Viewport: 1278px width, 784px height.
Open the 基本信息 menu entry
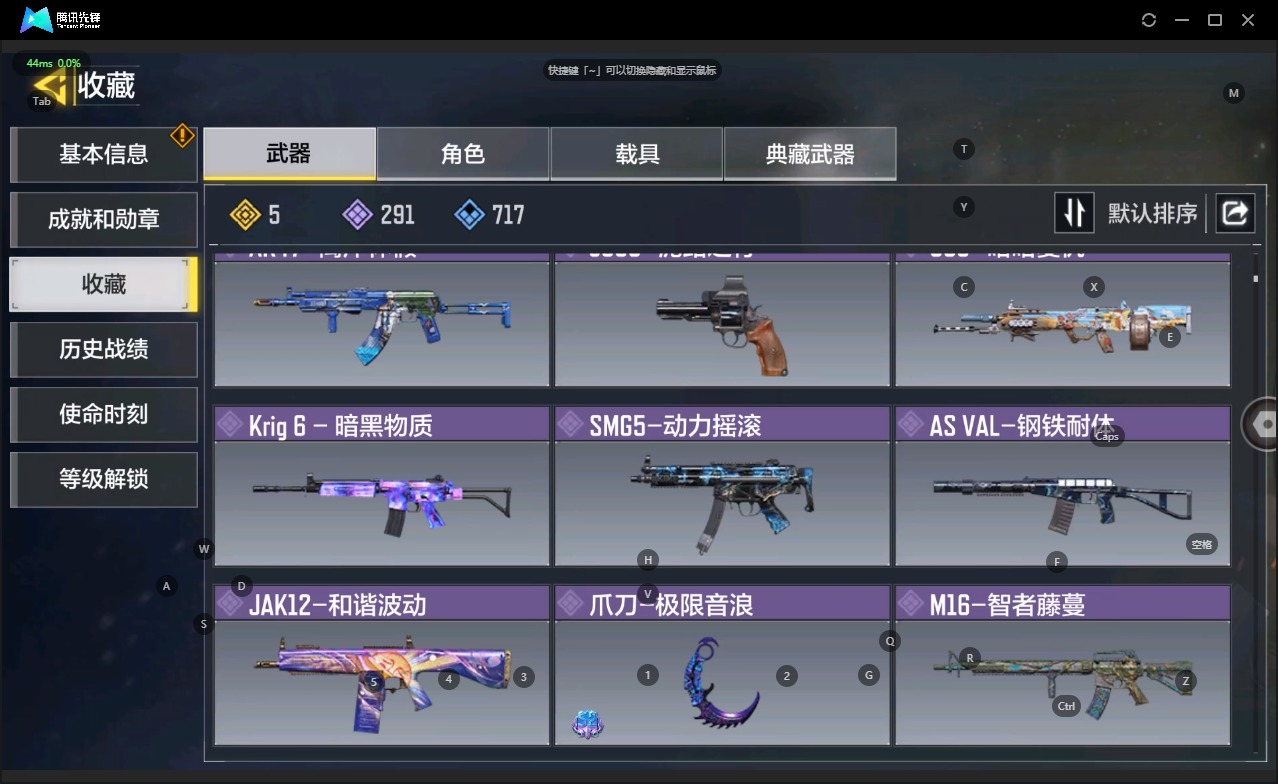(x=103, y=154)
